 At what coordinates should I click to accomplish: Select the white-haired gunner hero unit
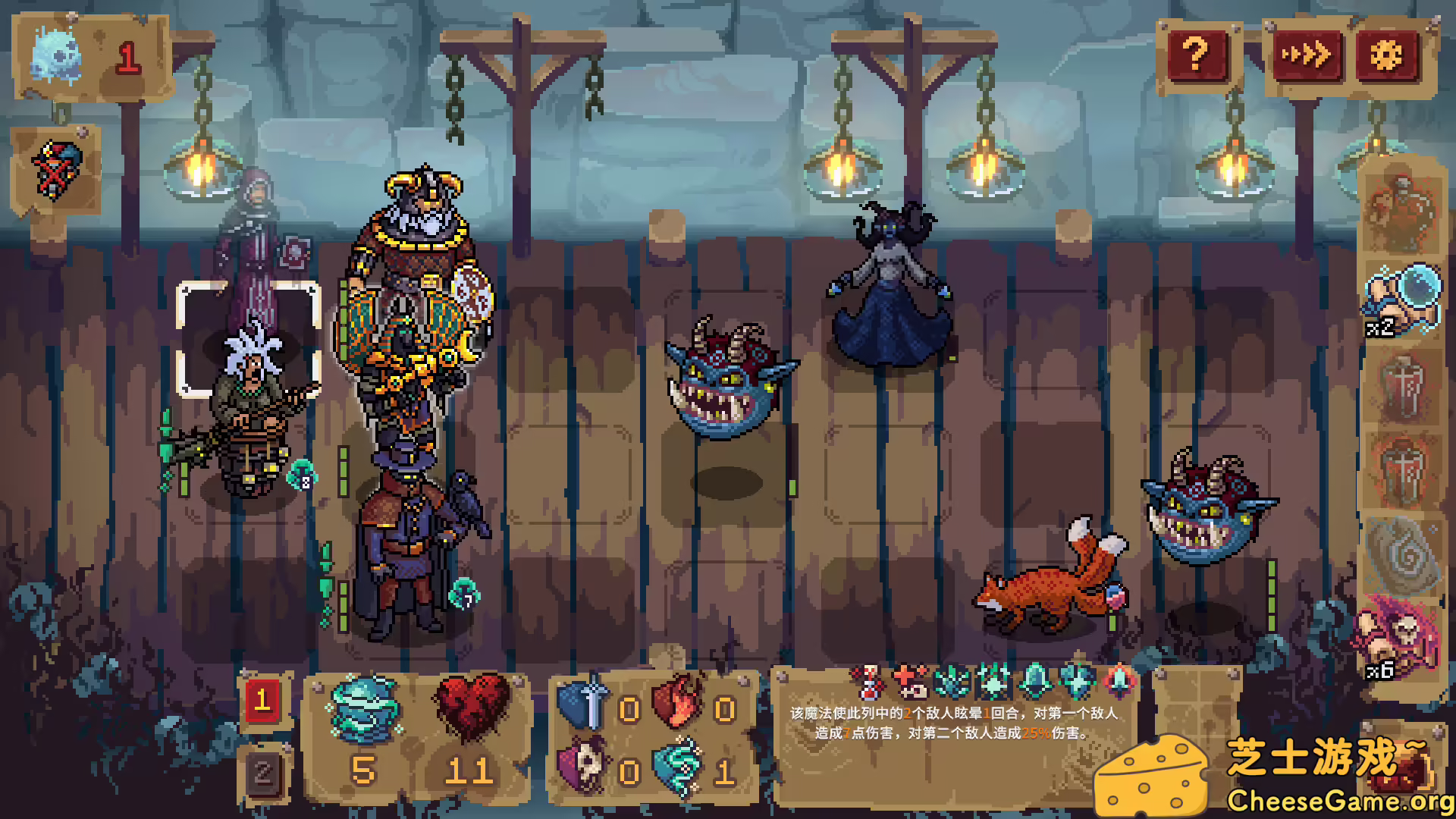click(250, 409)
